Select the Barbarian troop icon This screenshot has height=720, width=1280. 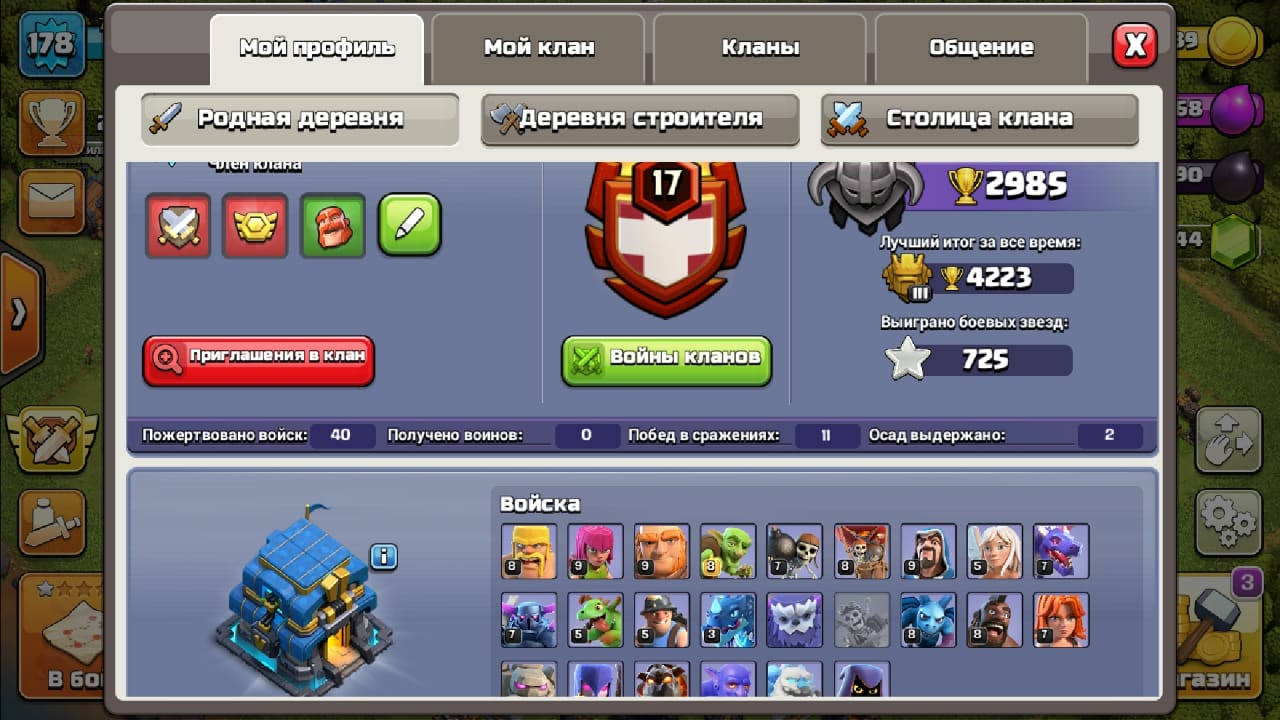[x=529, y=551]
